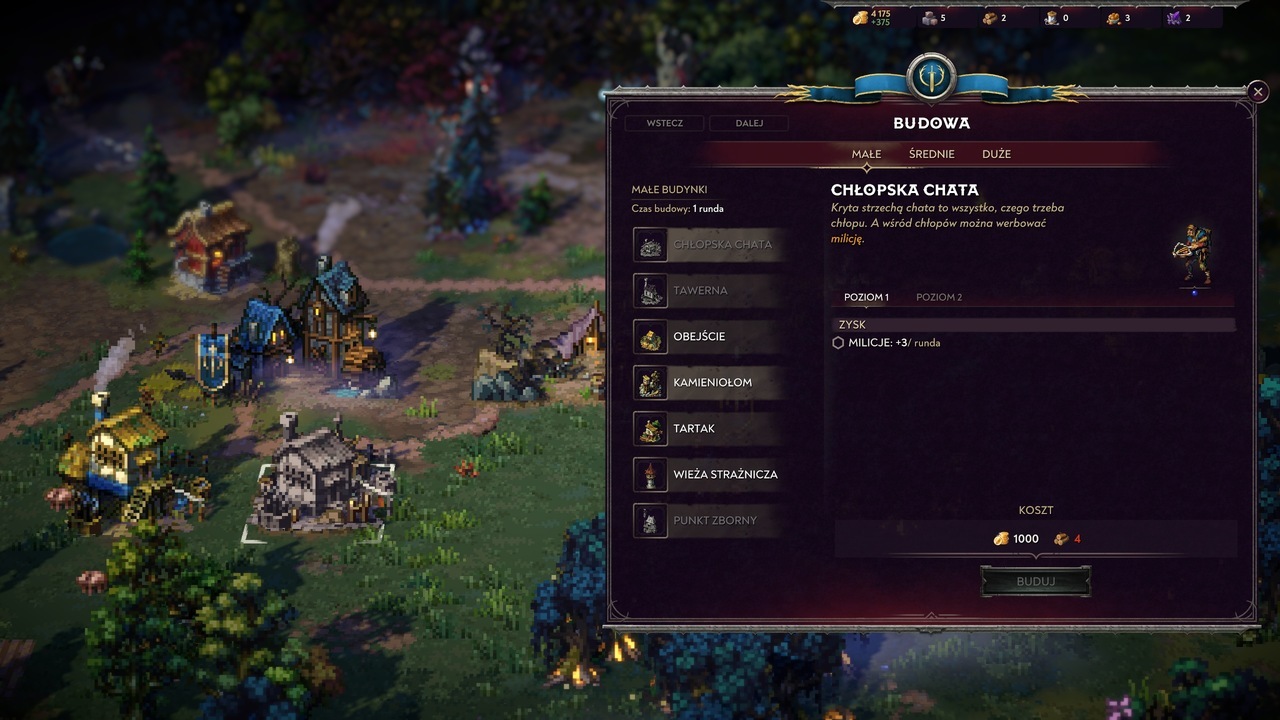Switch to the Średnie buildings tab

(931, 154)
